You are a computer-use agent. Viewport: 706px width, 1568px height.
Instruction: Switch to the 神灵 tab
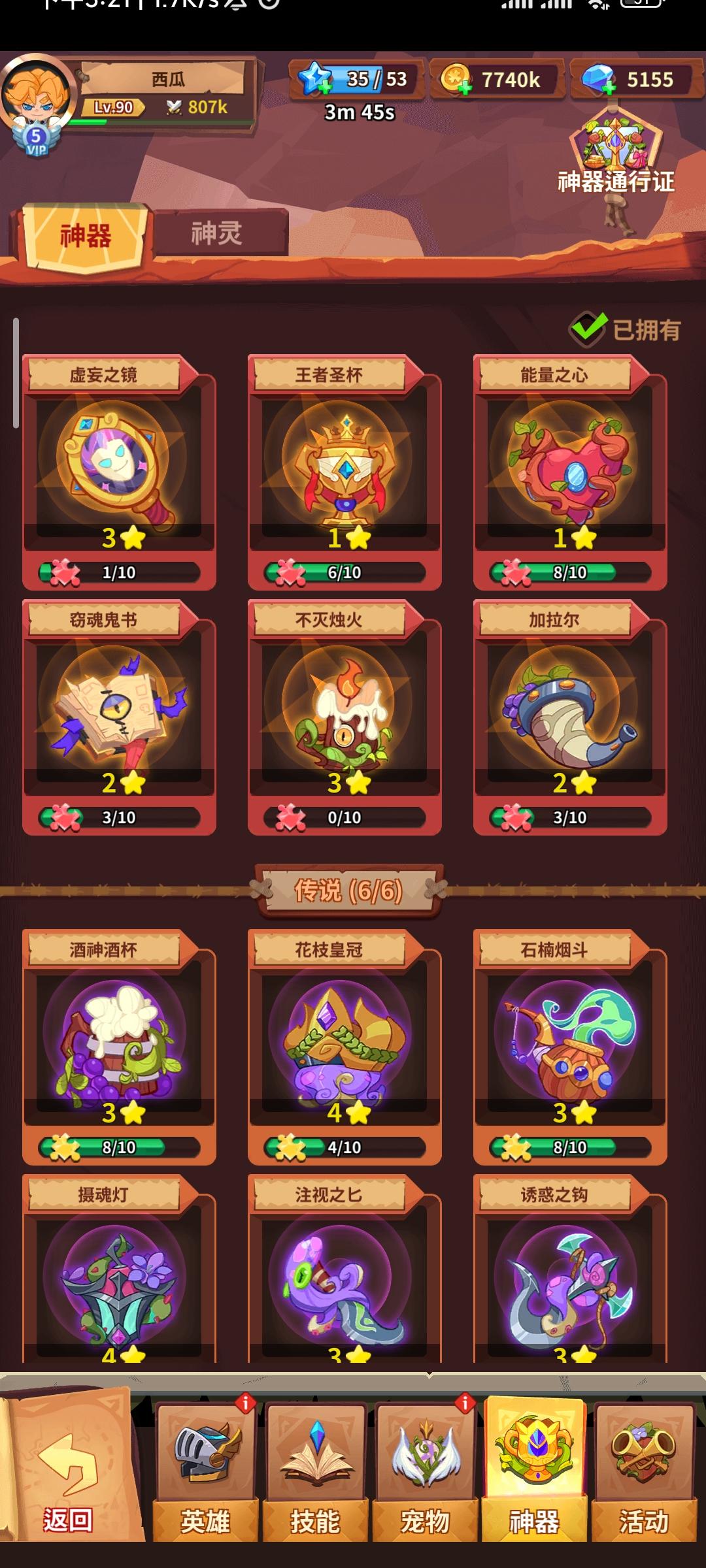pyautogui.click(x=218, y=233)
